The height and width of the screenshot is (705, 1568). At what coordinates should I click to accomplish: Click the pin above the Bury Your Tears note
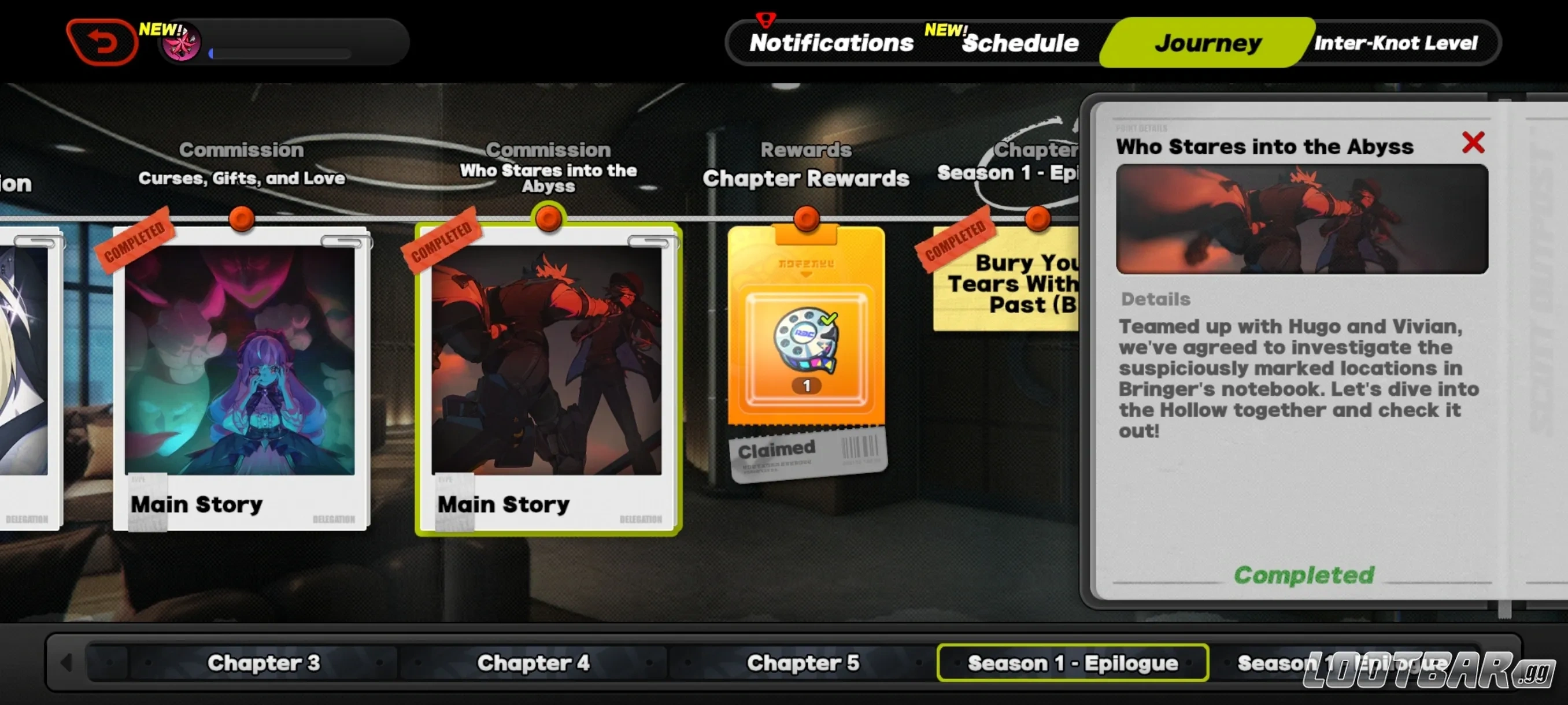1037,219
